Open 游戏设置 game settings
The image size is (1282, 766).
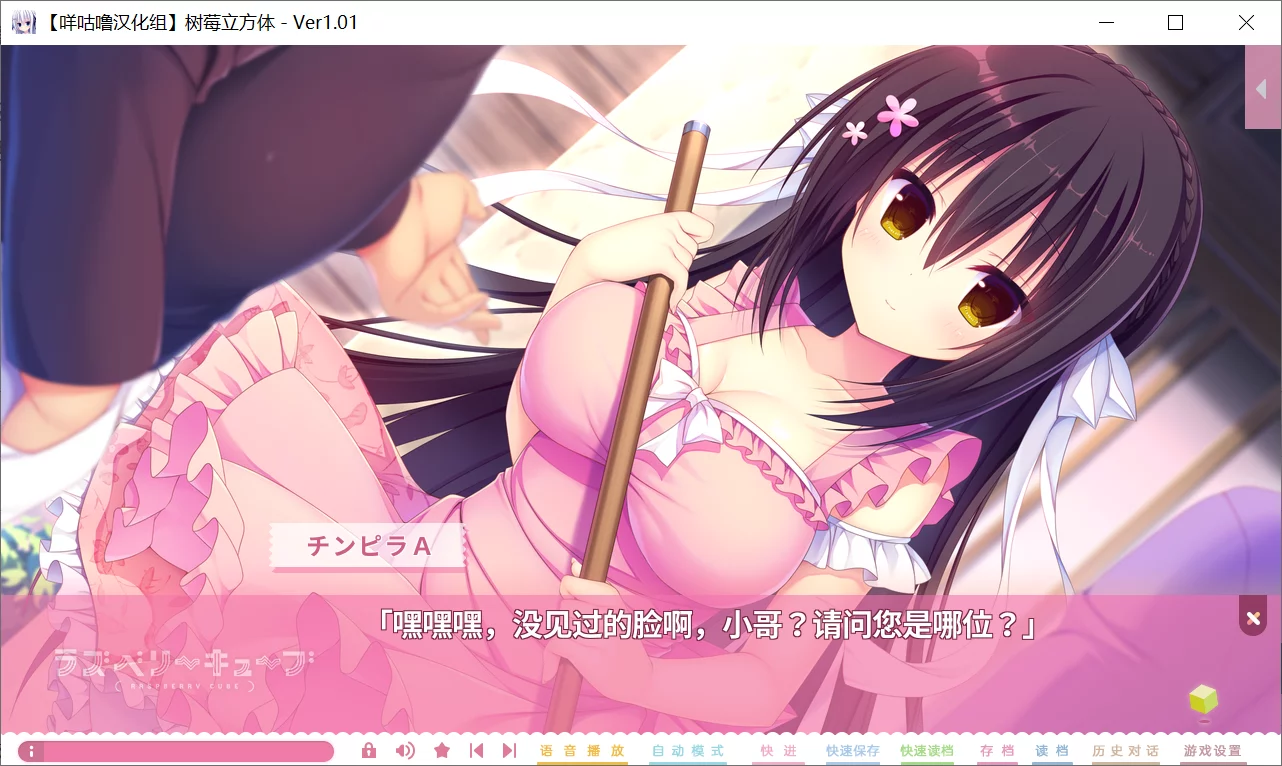tap(1215, 749)
